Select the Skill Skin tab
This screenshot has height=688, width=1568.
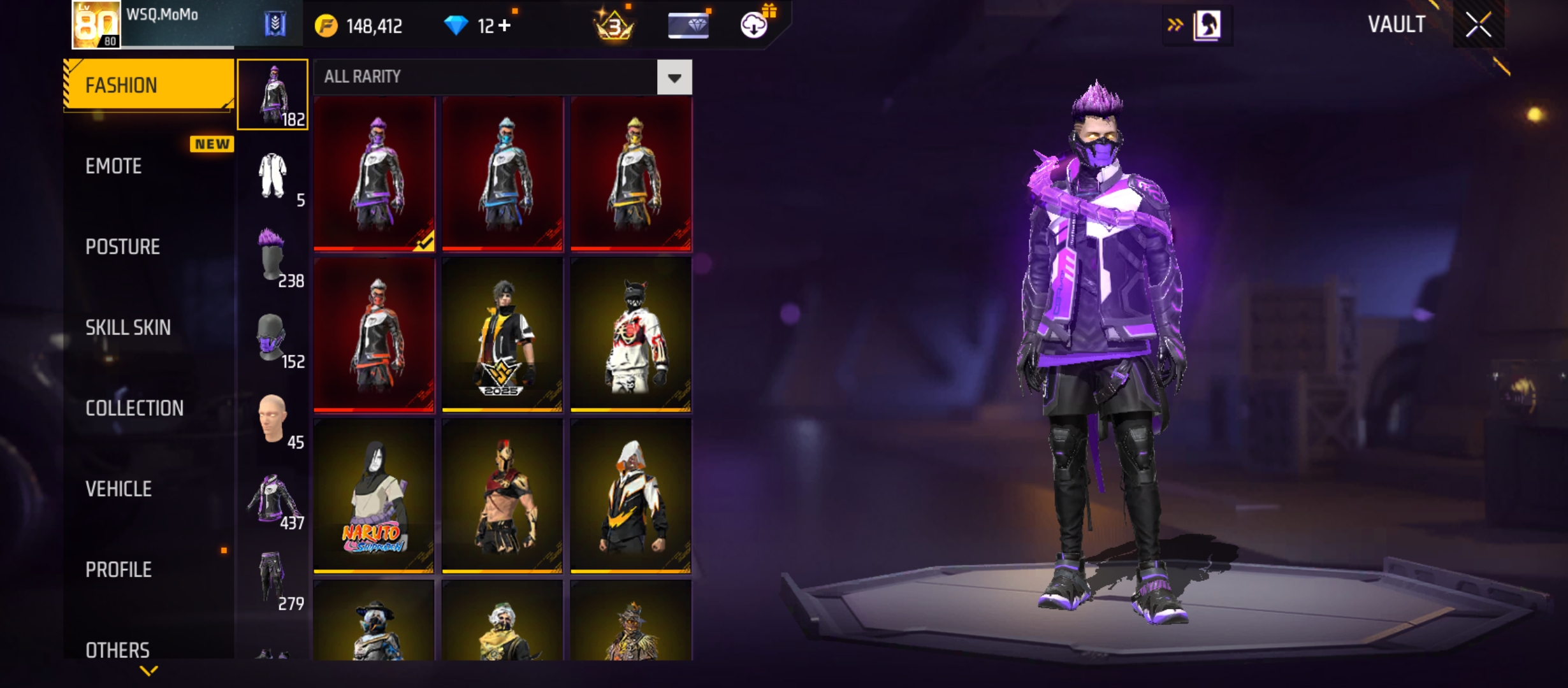point(127,327)
